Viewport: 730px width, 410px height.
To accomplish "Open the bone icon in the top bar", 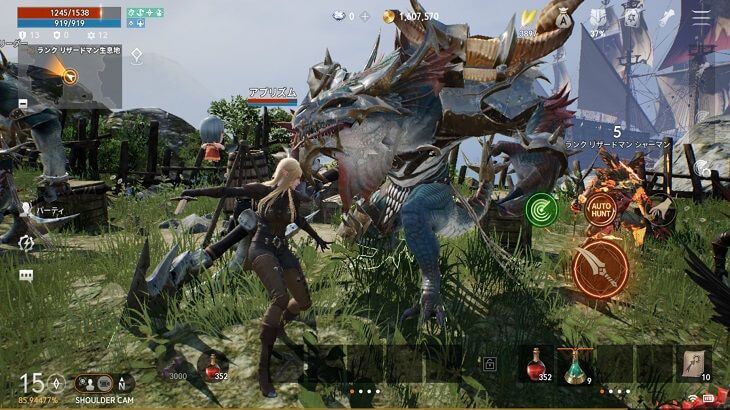I will click(667, 17).
